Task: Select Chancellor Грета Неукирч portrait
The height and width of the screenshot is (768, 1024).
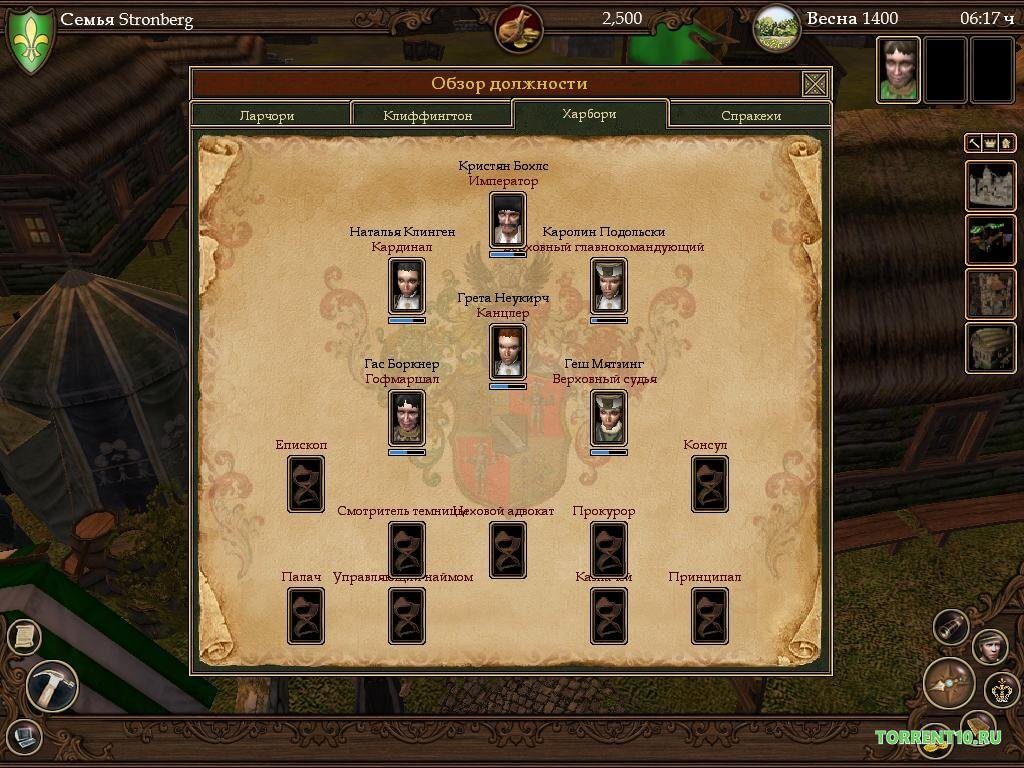Action: click(508, 351)
